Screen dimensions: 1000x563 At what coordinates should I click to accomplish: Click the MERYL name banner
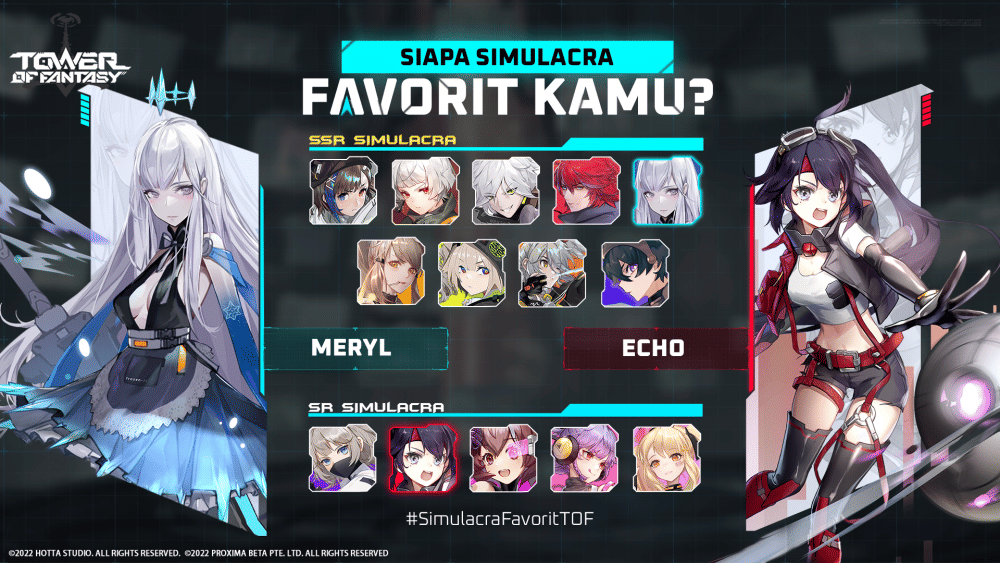coord(354,349)
